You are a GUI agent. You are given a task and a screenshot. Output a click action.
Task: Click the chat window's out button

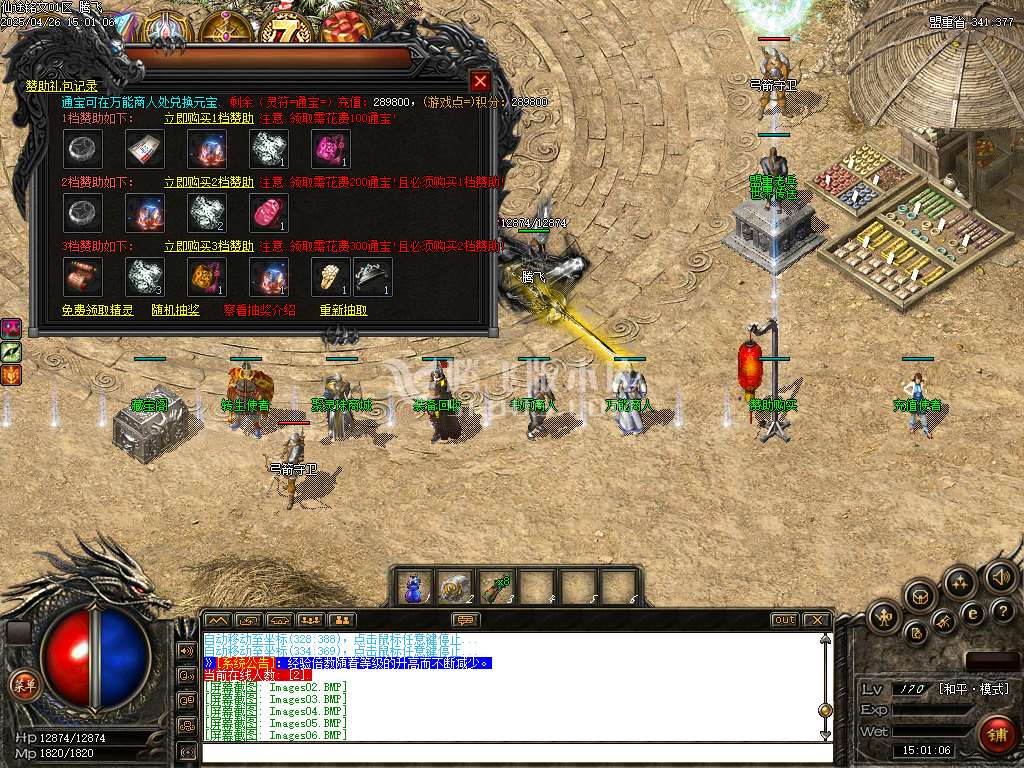tap(785, 620)
